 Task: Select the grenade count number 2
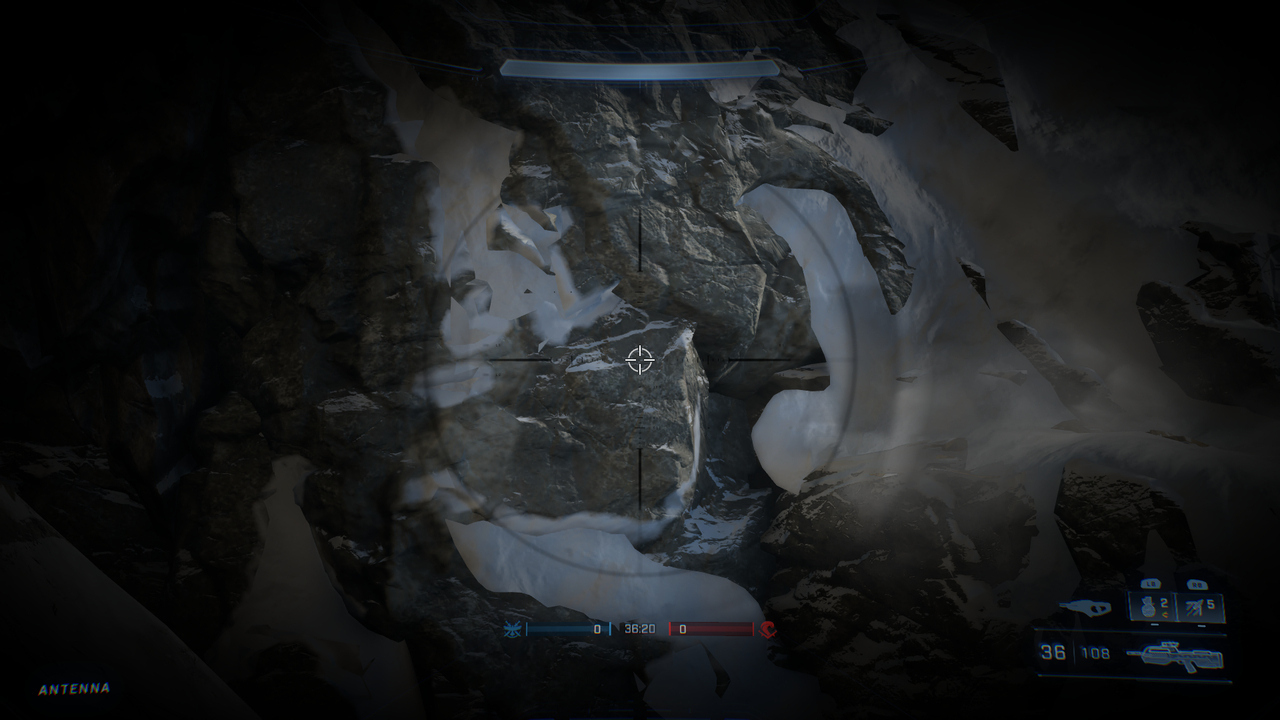(x=1164, y=601)
